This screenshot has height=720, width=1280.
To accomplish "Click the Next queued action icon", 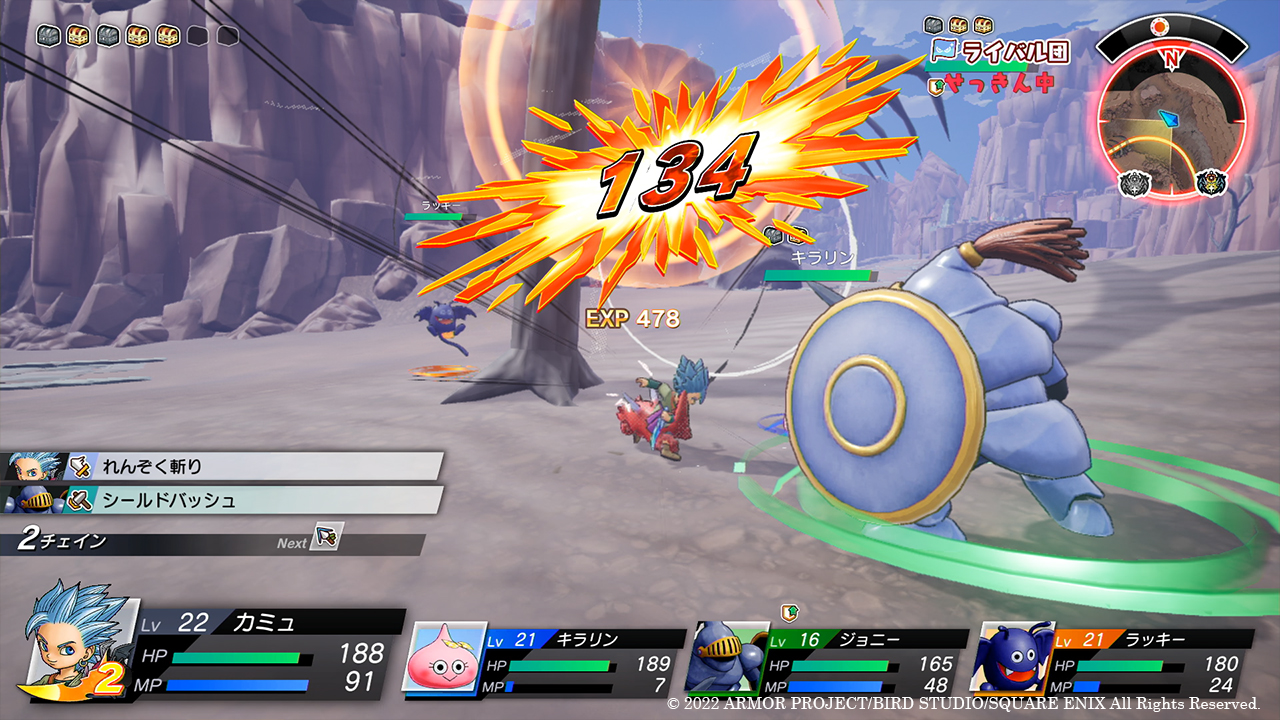I will coord(326,537).
